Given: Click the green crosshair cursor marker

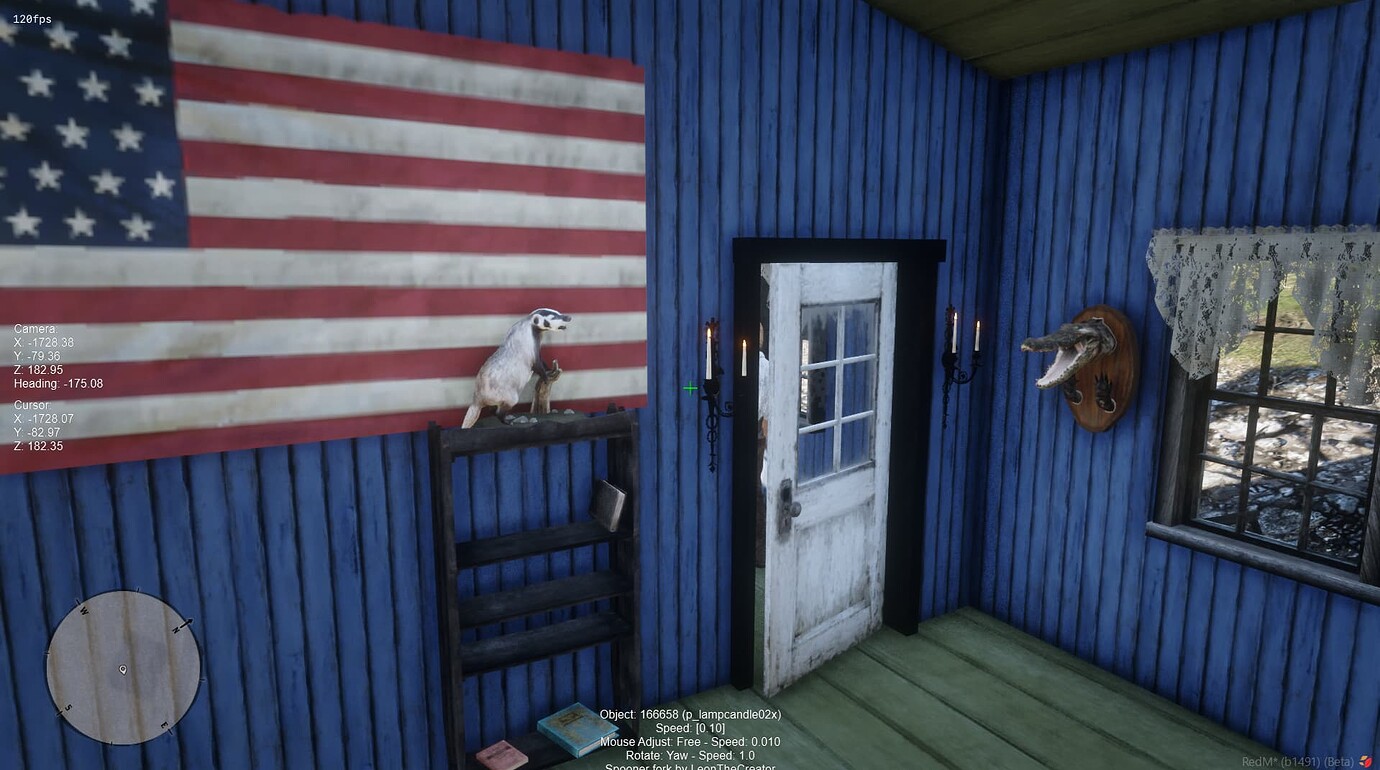Looking at the screenshot, I should [x=690, y=388].
